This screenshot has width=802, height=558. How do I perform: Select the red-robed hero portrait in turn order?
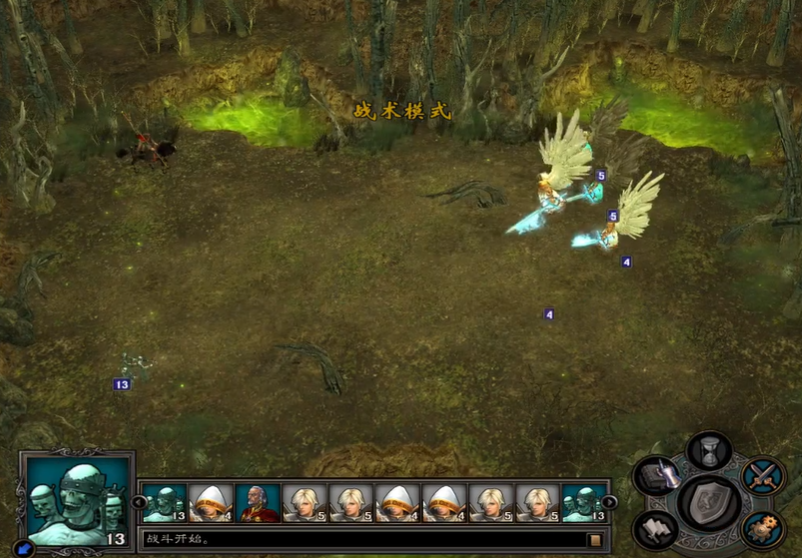pos(258,503)
